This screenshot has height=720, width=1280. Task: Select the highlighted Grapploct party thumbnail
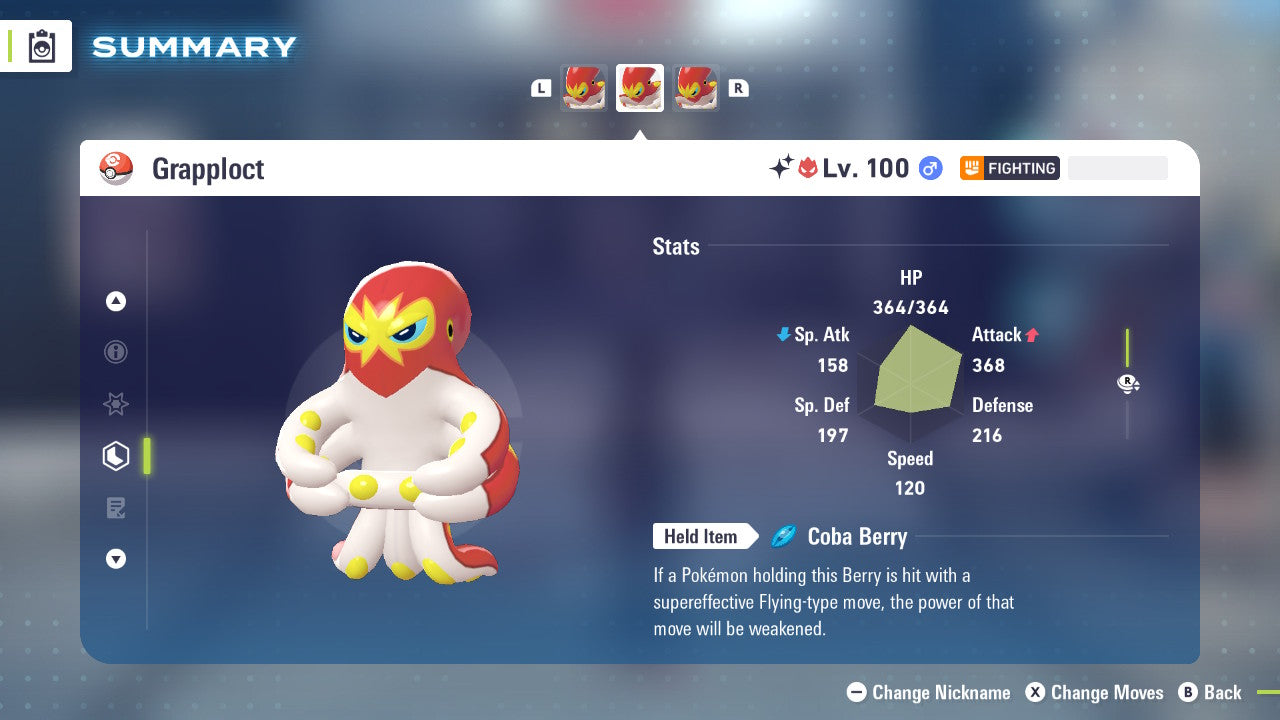click(639, 88)
